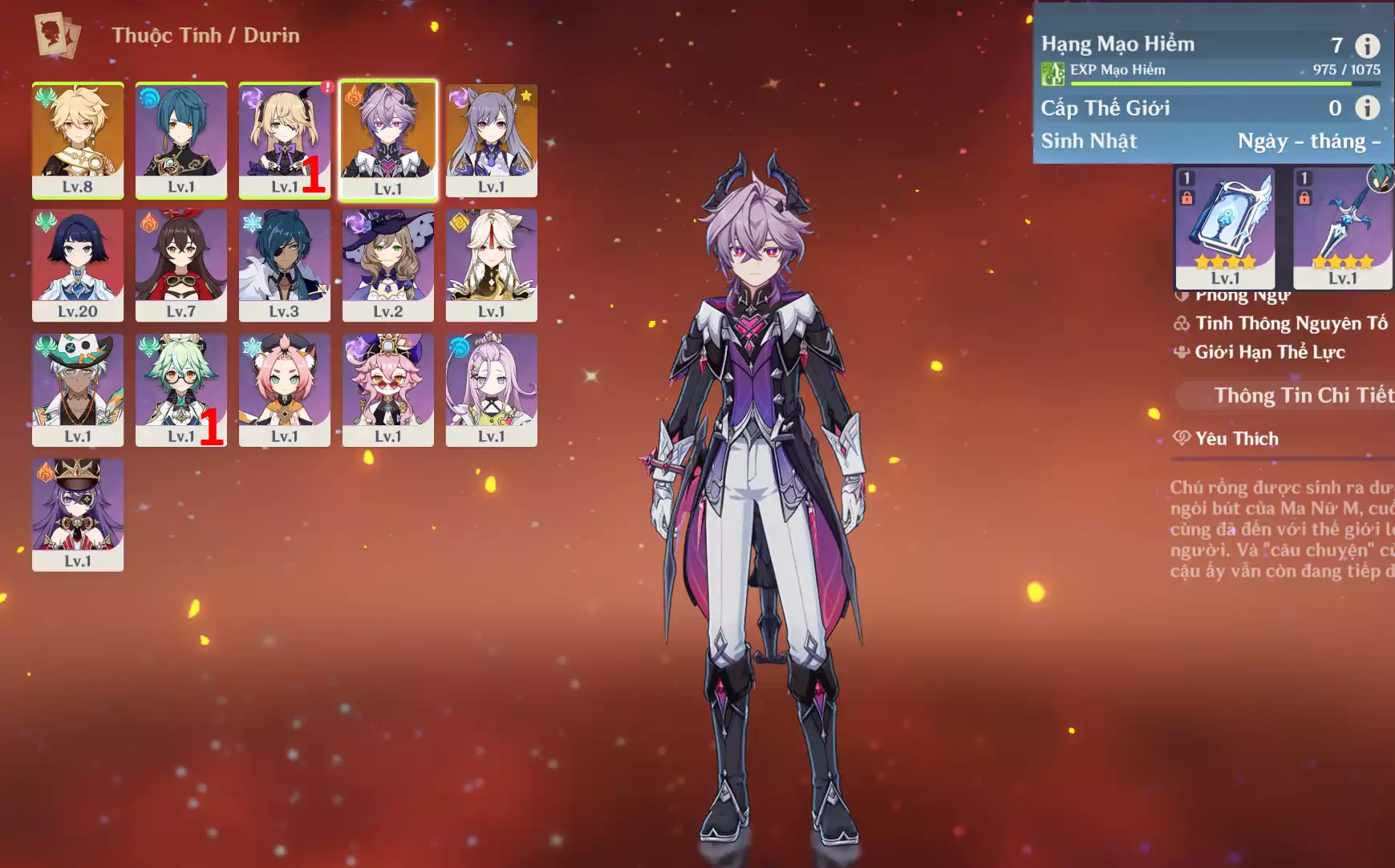
Task: Select the highlighted Durin portrait
Action: pyautogui.click(x=388, y=140)
